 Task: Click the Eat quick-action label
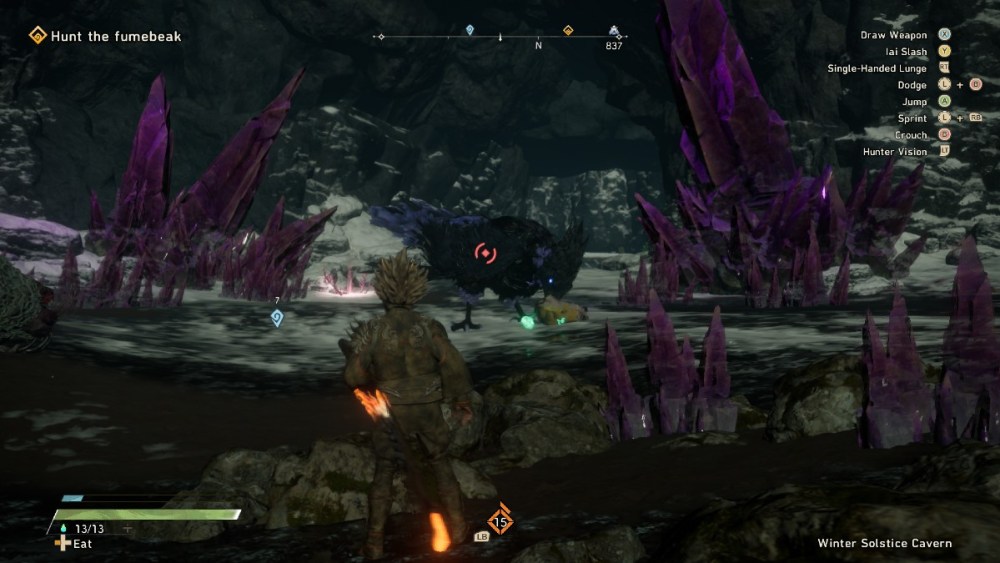[74, 544]
